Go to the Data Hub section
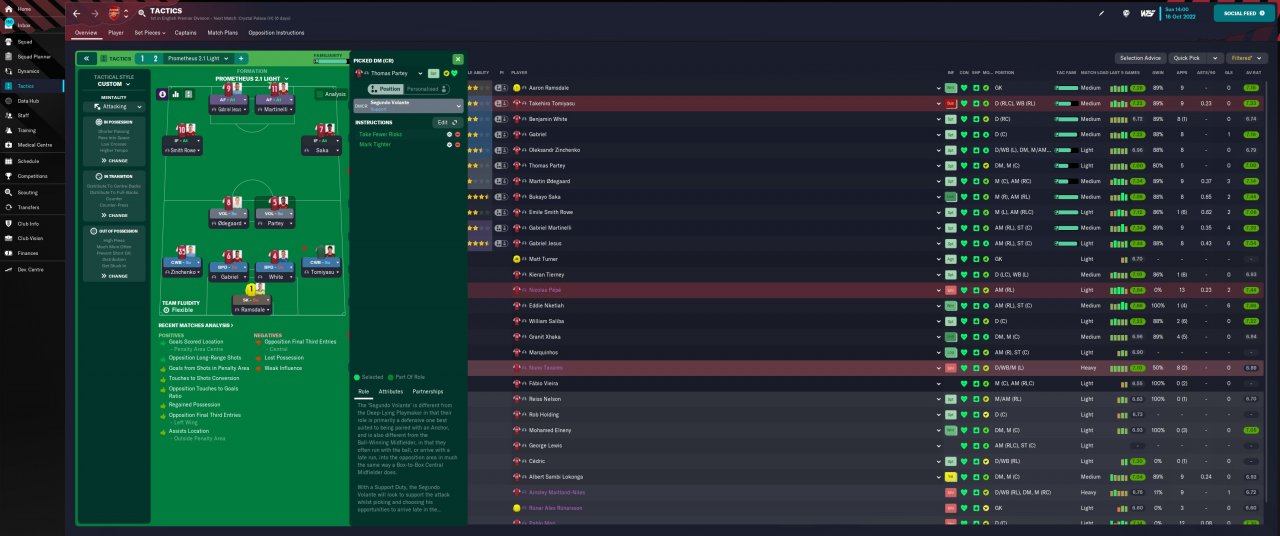Screen dimensions: 1280x536 point(28,101)
